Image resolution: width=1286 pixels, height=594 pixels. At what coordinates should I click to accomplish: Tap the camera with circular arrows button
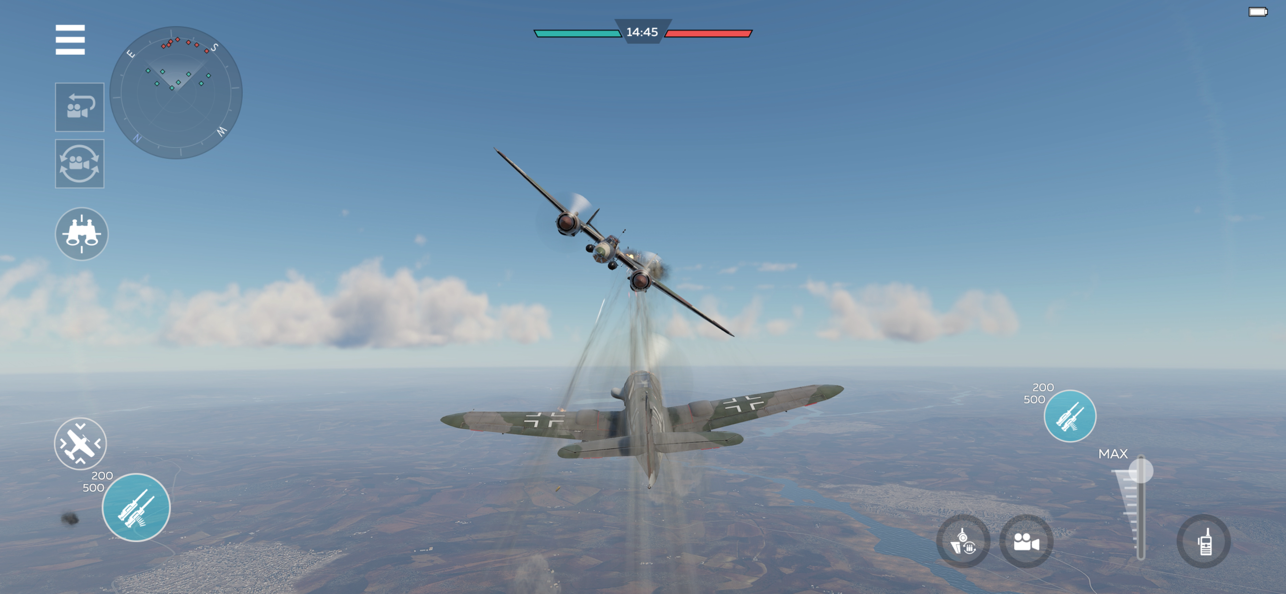click(80, 164)
